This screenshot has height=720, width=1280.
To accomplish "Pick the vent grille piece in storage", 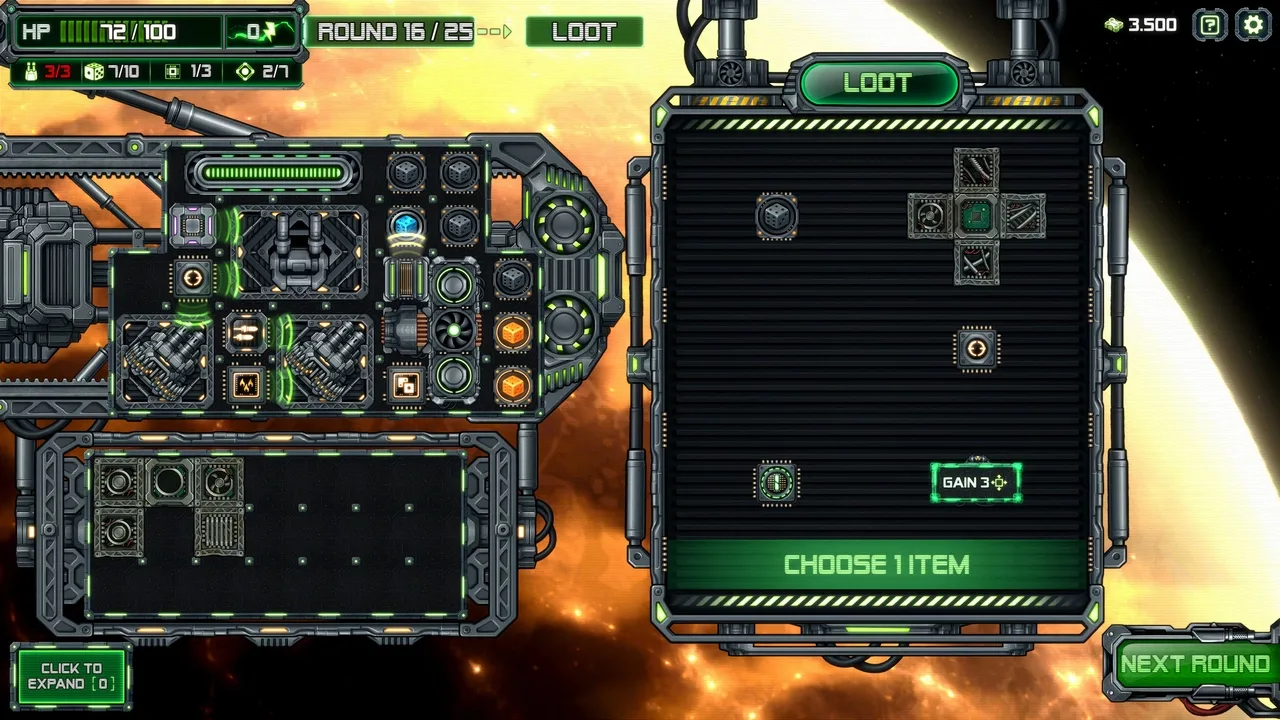I will point(219,531).
